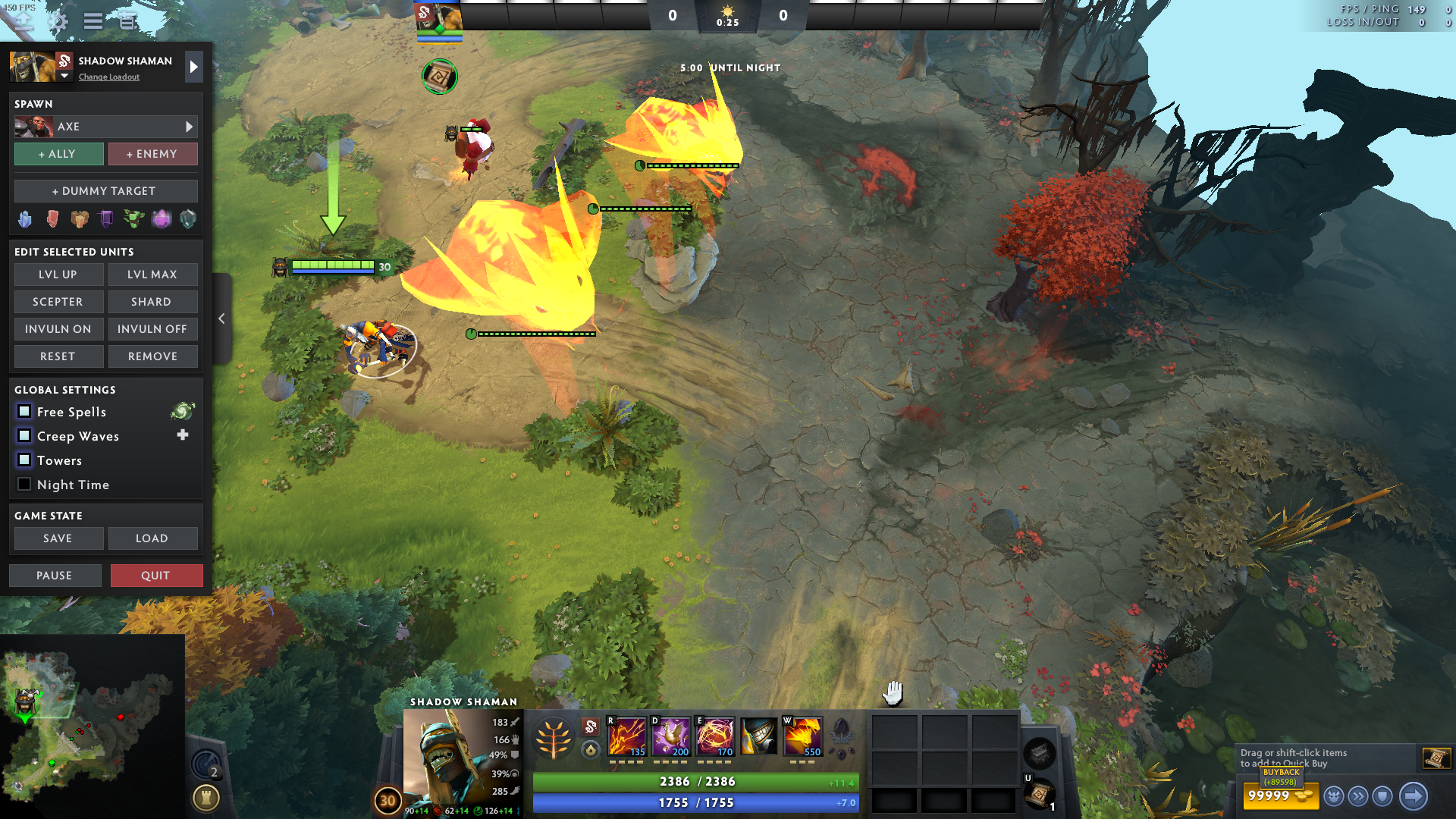The image size is (1456, 819).
Task: Open the Change Loadout link
Action: coord(109,77)
